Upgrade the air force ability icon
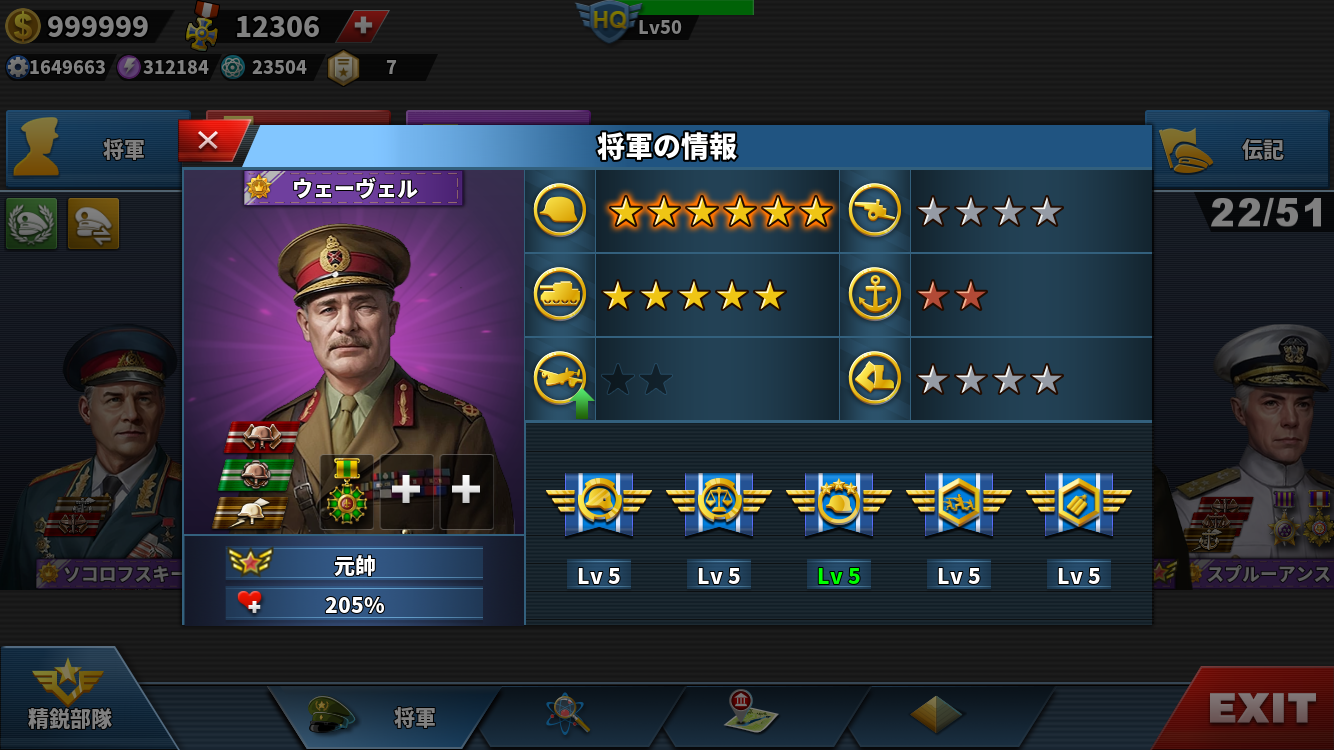The image size is (1334, 750). coord(560,380)
